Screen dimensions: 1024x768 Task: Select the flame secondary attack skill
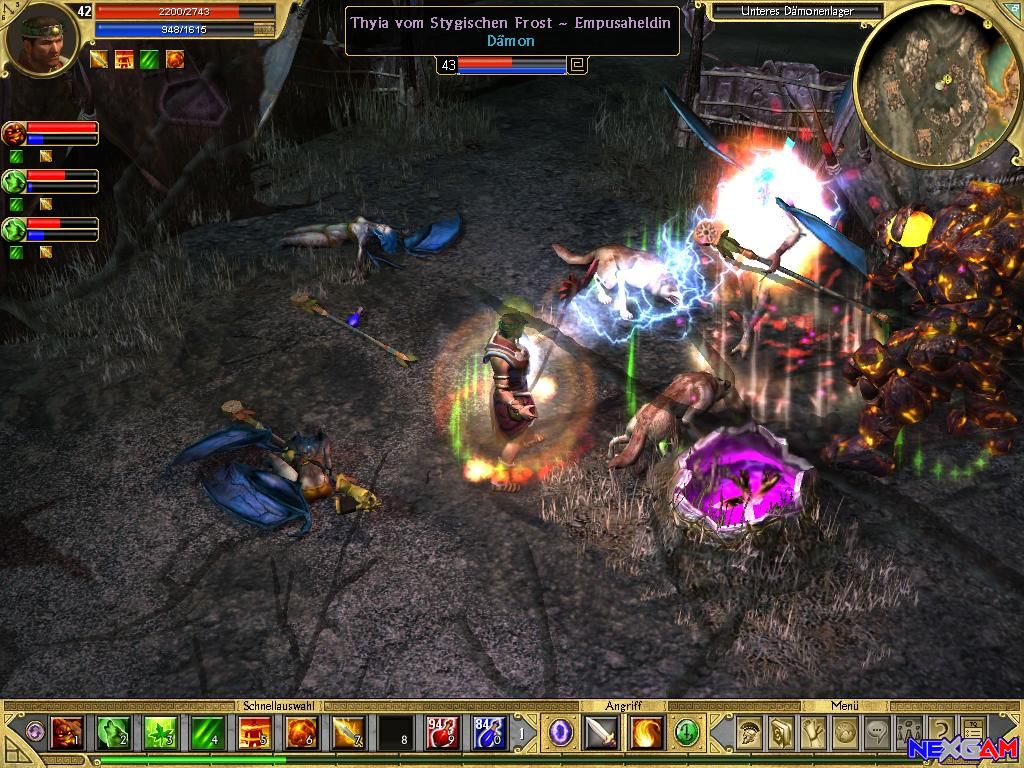pos(646,733)
